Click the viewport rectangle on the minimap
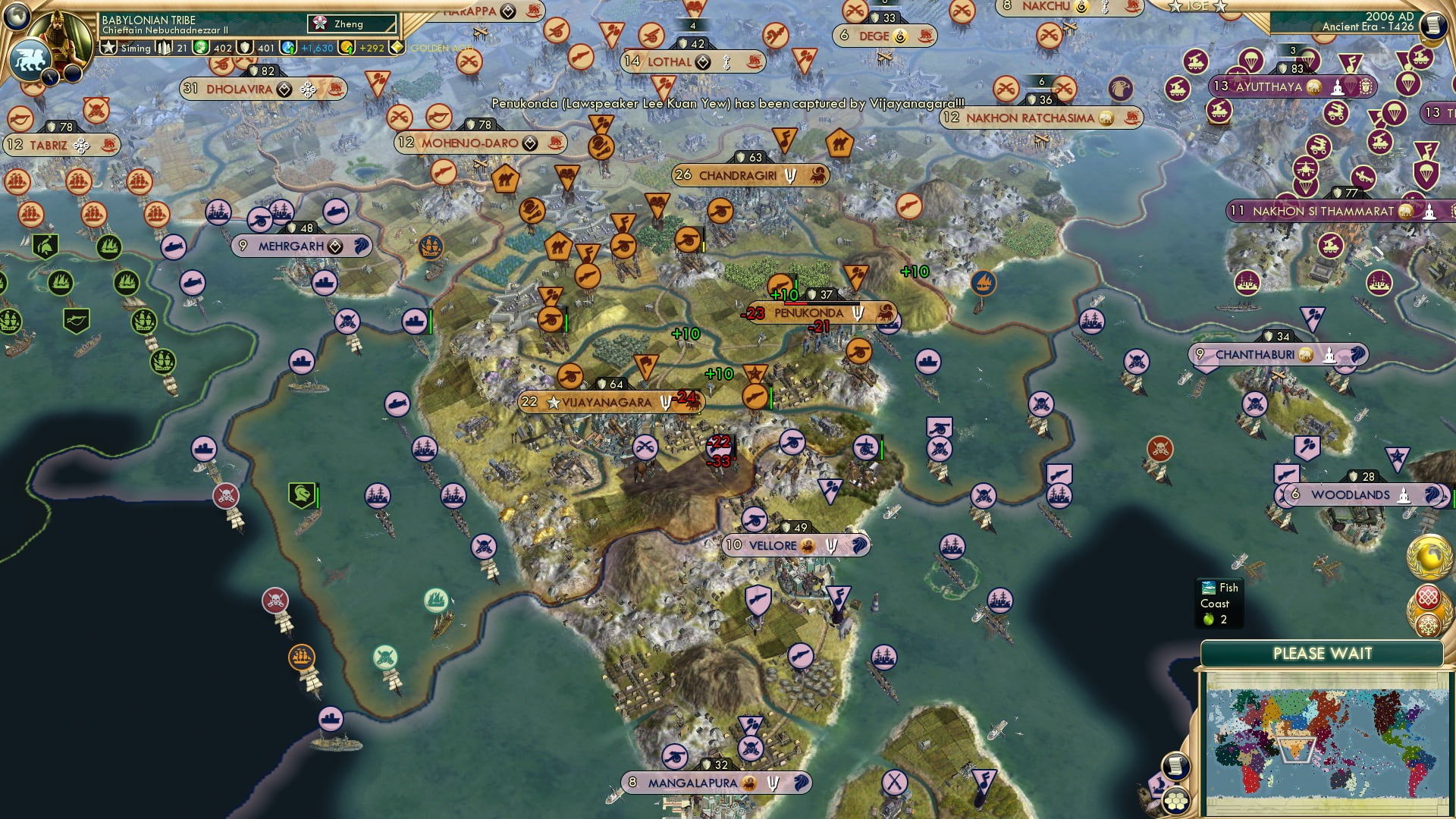1456x819 pixels. click(x=1298, y=751)
